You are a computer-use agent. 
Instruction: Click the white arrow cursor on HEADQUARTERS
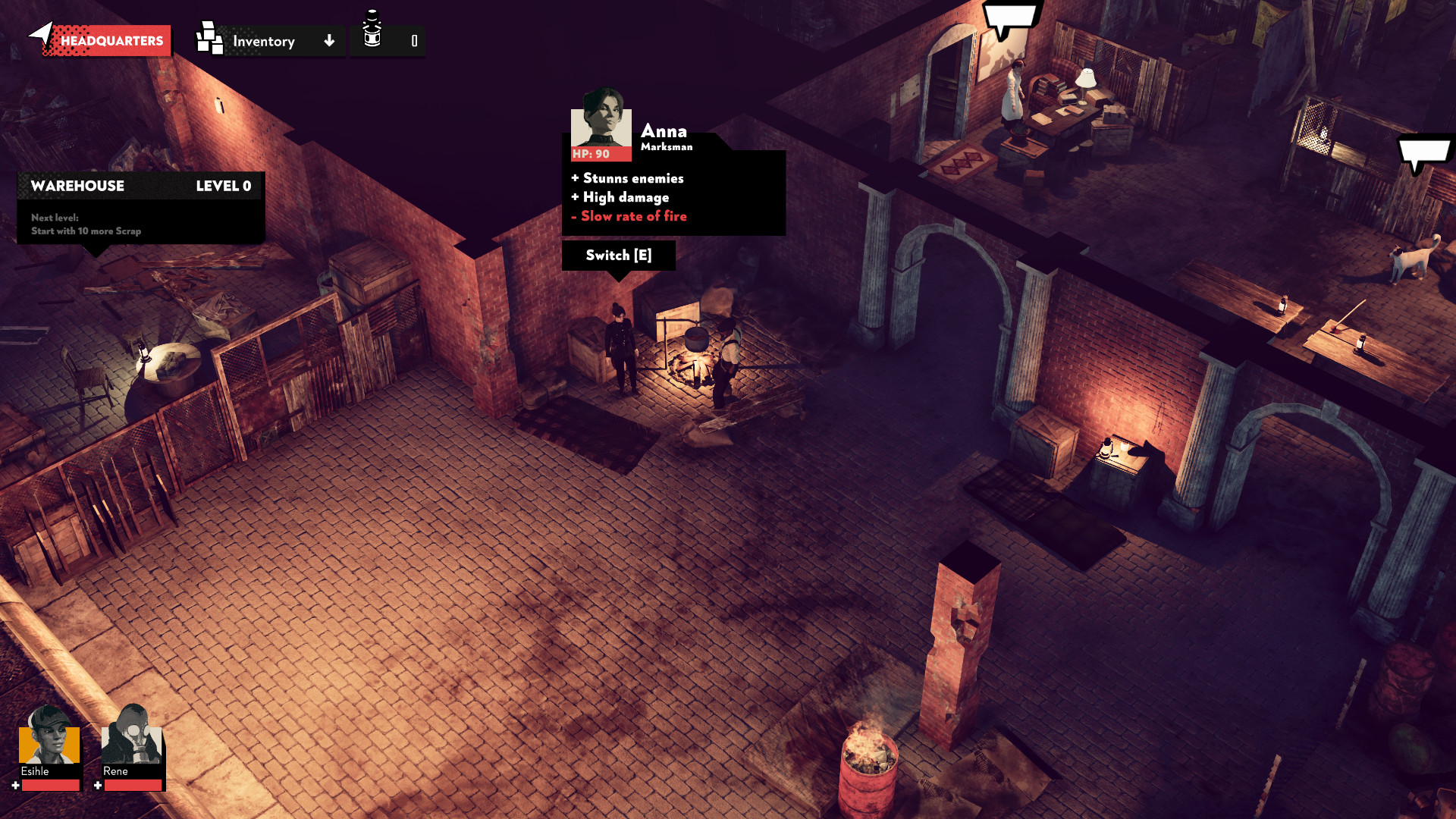[x=42, y=34]
